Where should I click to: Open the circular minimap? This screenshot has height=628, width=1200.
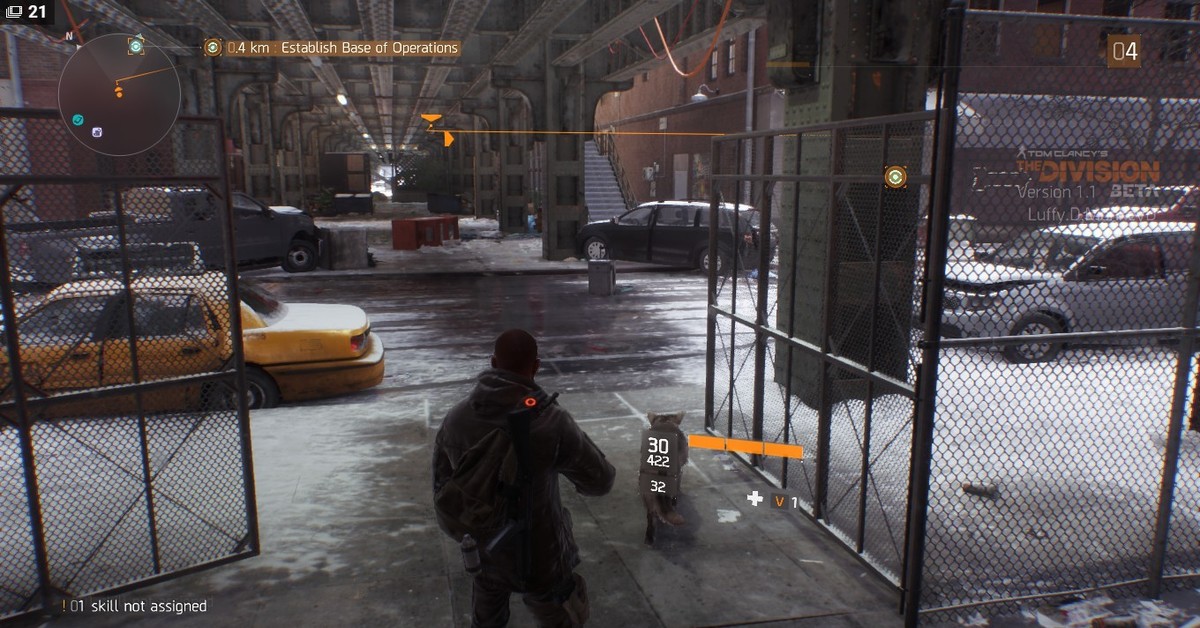click(x=119, y=94)
